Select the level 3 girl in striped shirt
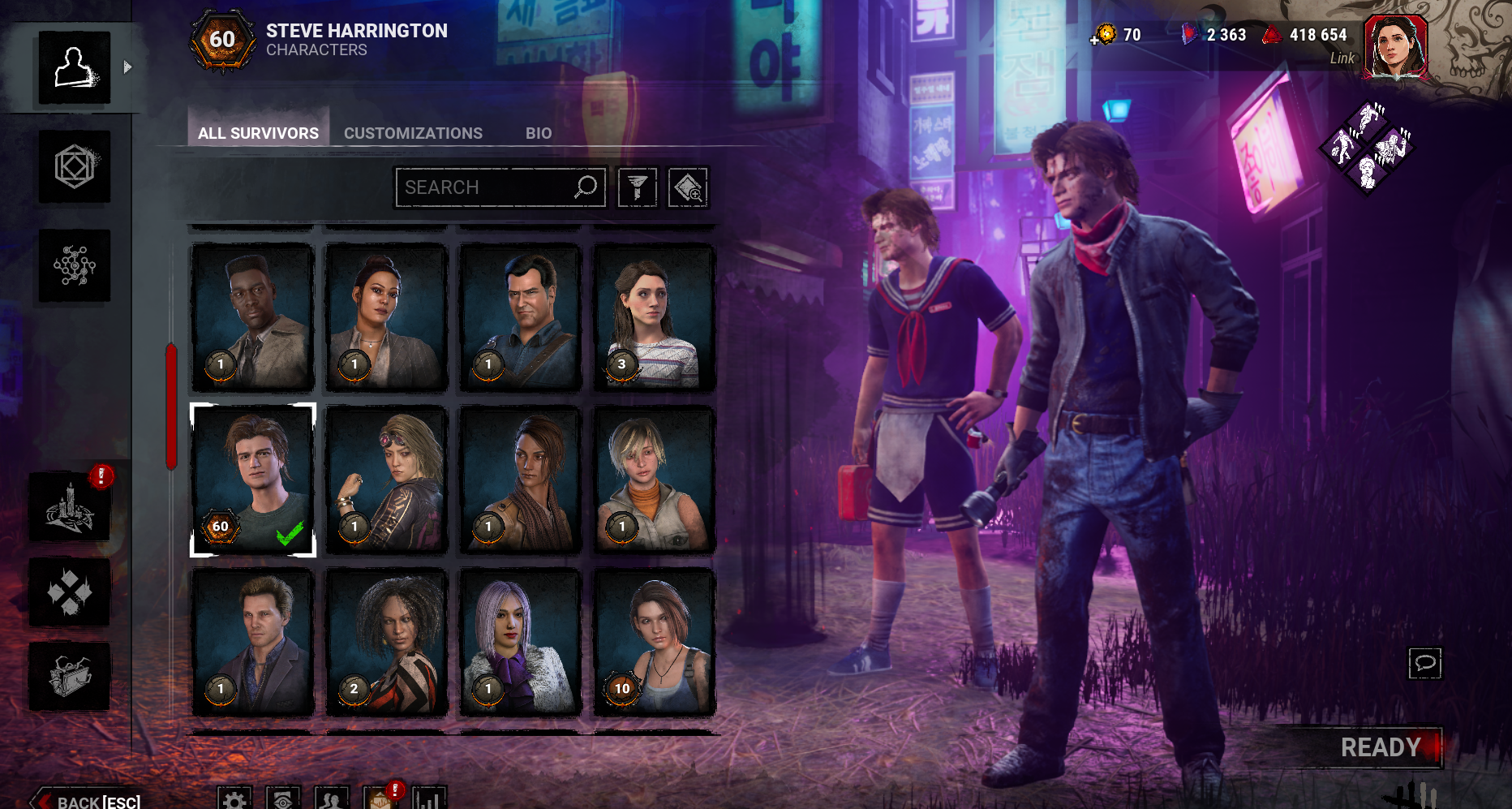Image resolution: width=1512 pixels, height=809 pixels. coord(654,317)
